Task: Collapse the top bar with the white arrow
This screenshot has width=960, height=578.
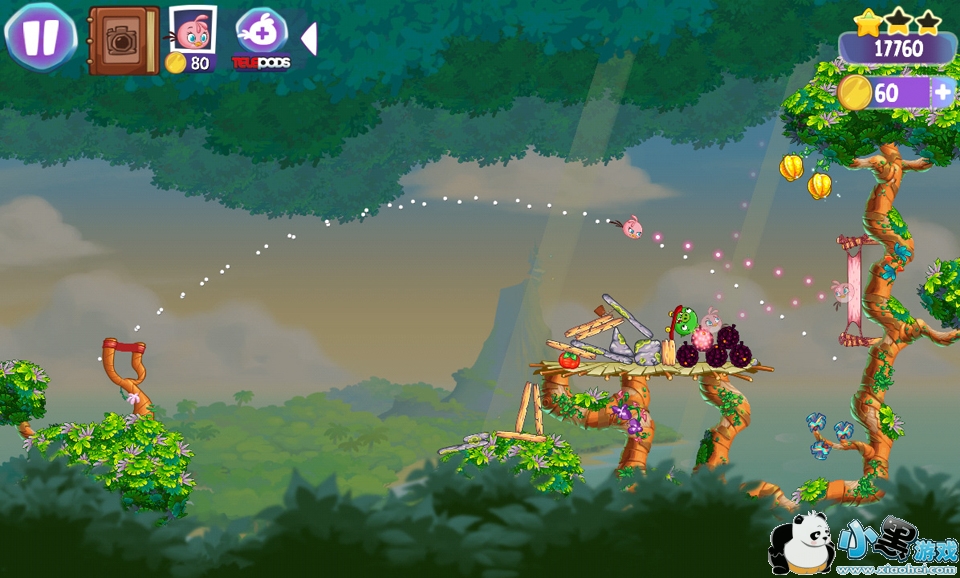Action: coord(309,38)
